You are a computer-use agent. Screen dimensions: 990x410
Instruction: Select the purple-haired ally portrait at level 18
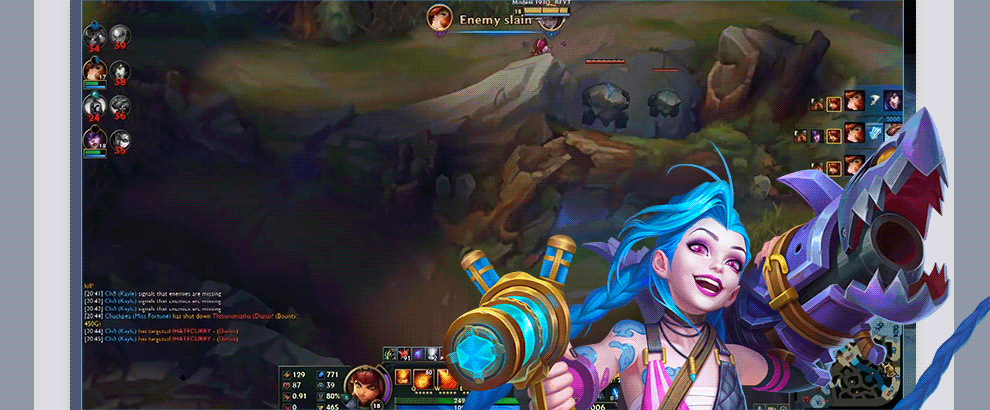[x=95, y=141]
